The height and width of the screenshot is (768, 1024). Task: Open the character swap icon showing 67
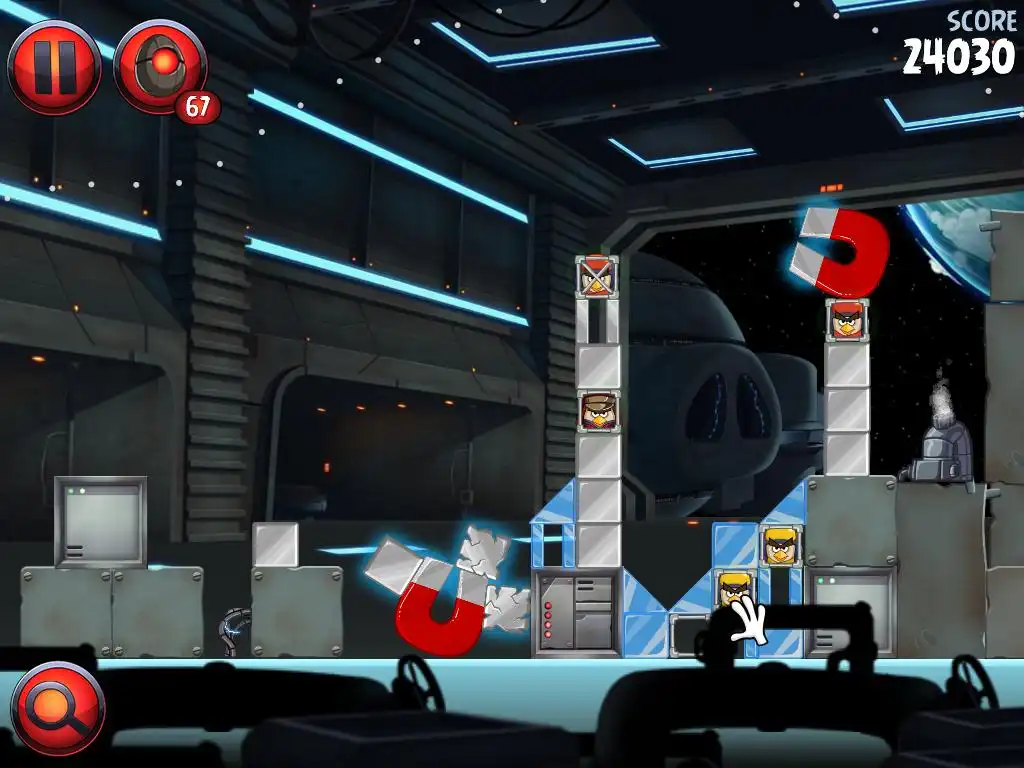coord(161,69)
